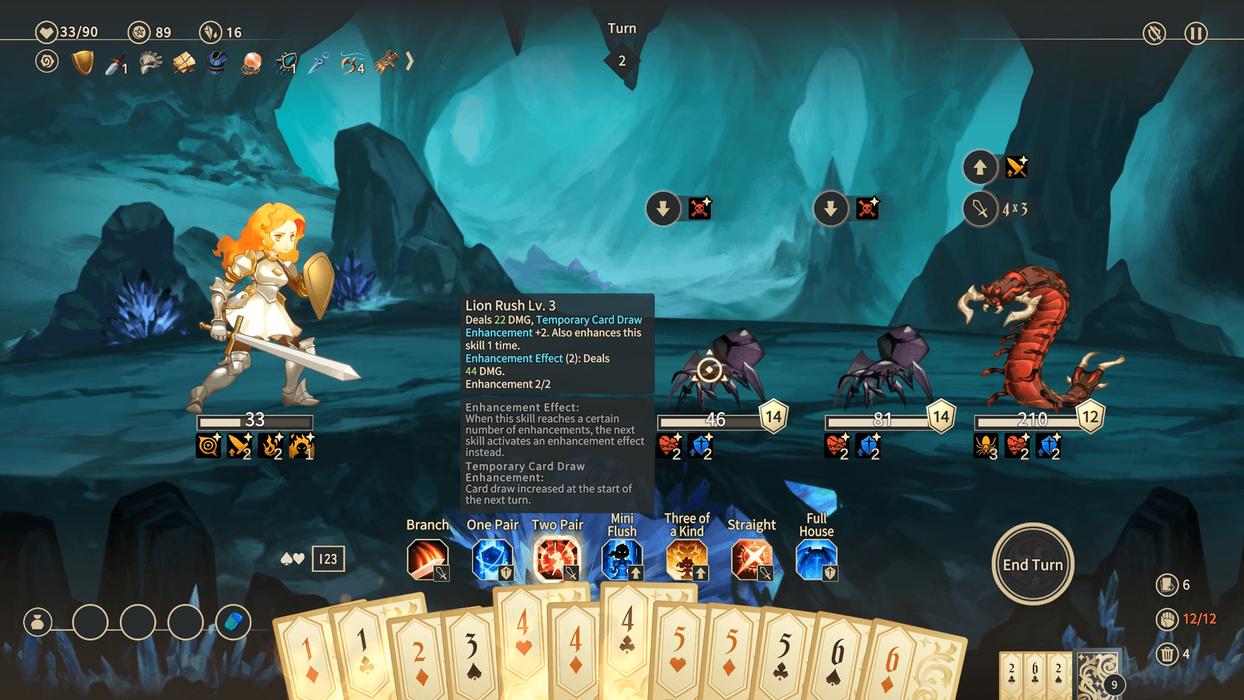Viewport: 1244px width, 700px height.
Task: End the current turn
Action: (x=1033, y=565)
